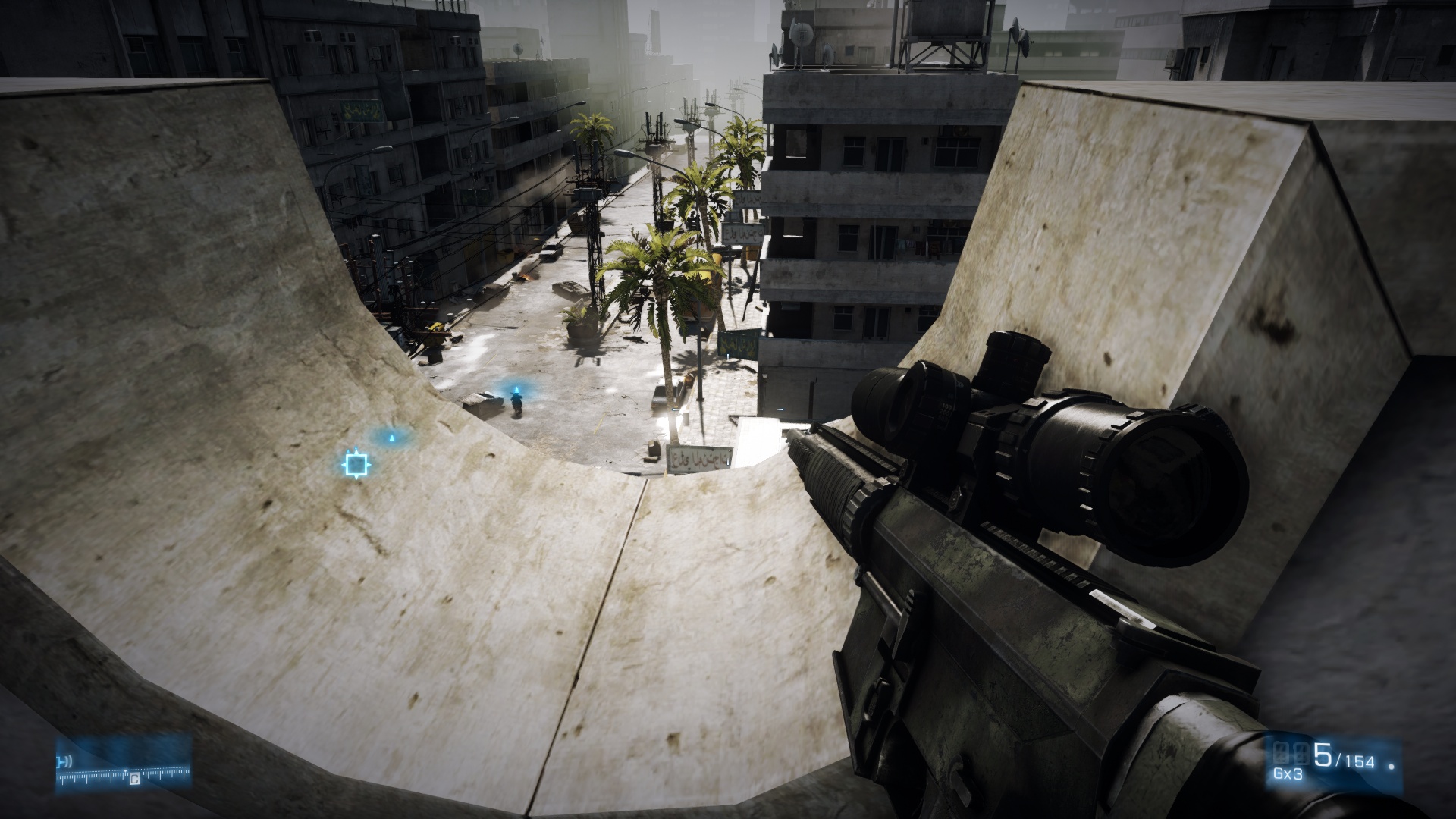This screenshot has width=1456, height=819.
Task: Select the Gx3 grenade indicator
Action: (1288, 774)
